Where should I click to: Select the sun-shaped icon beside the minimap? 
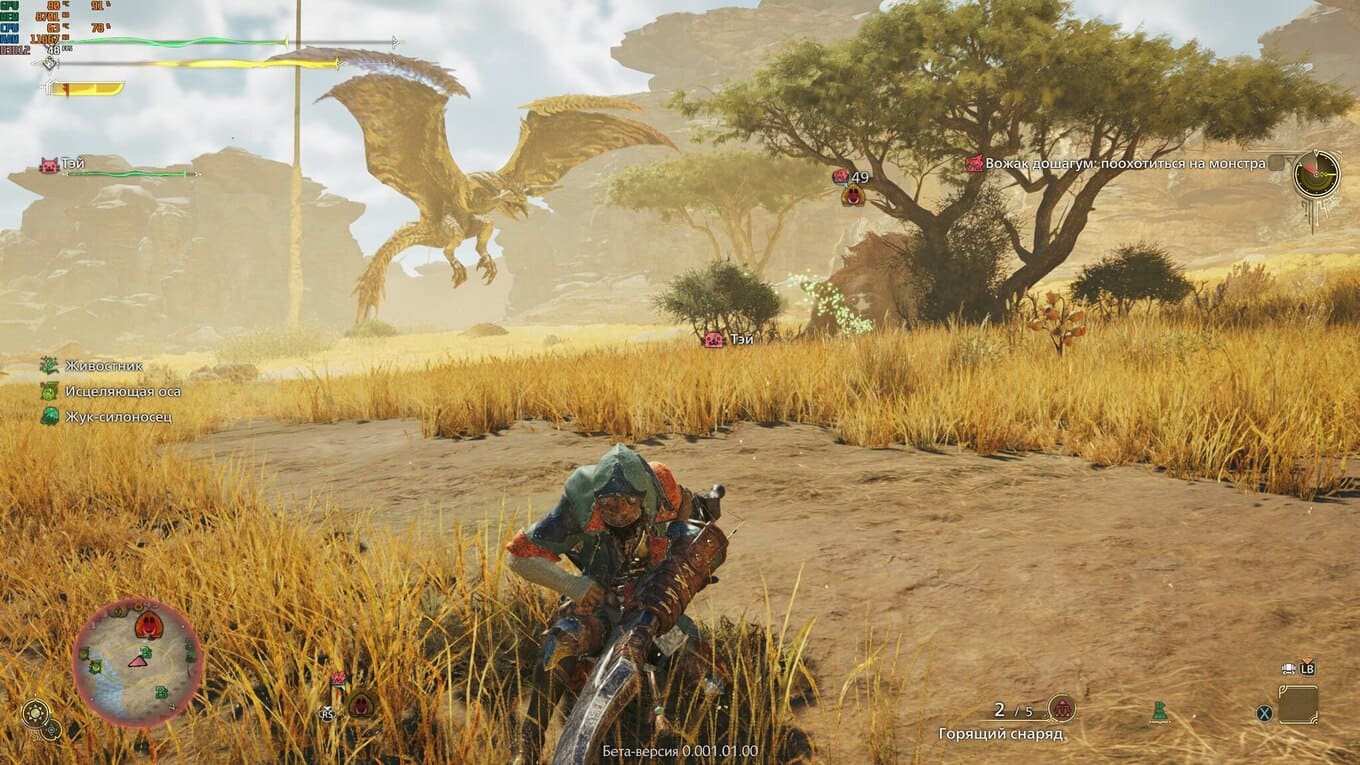(x=36, y=712)
